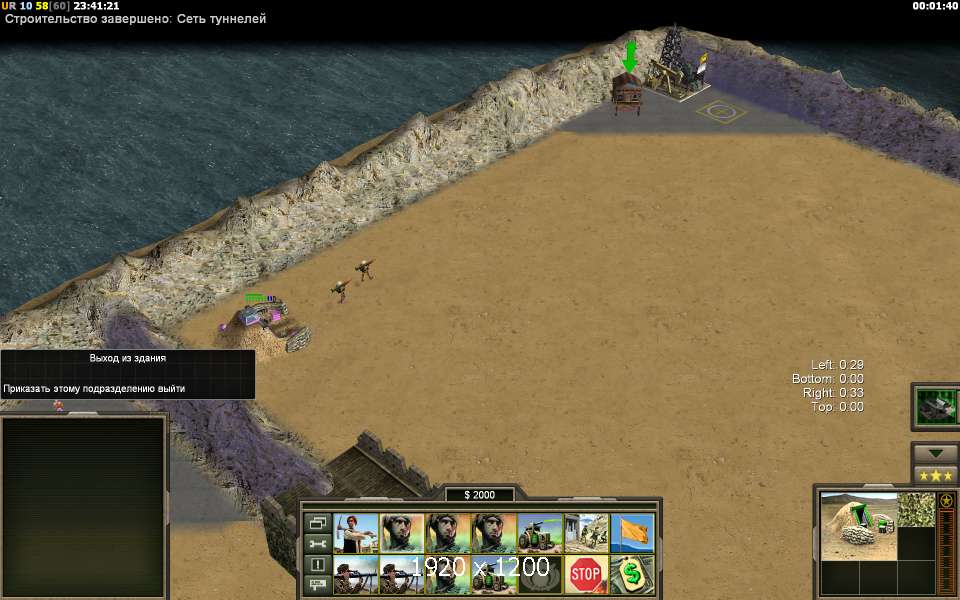Open the chat bubble button
Viewport: 960px width, 600px height.
(318, 584)
